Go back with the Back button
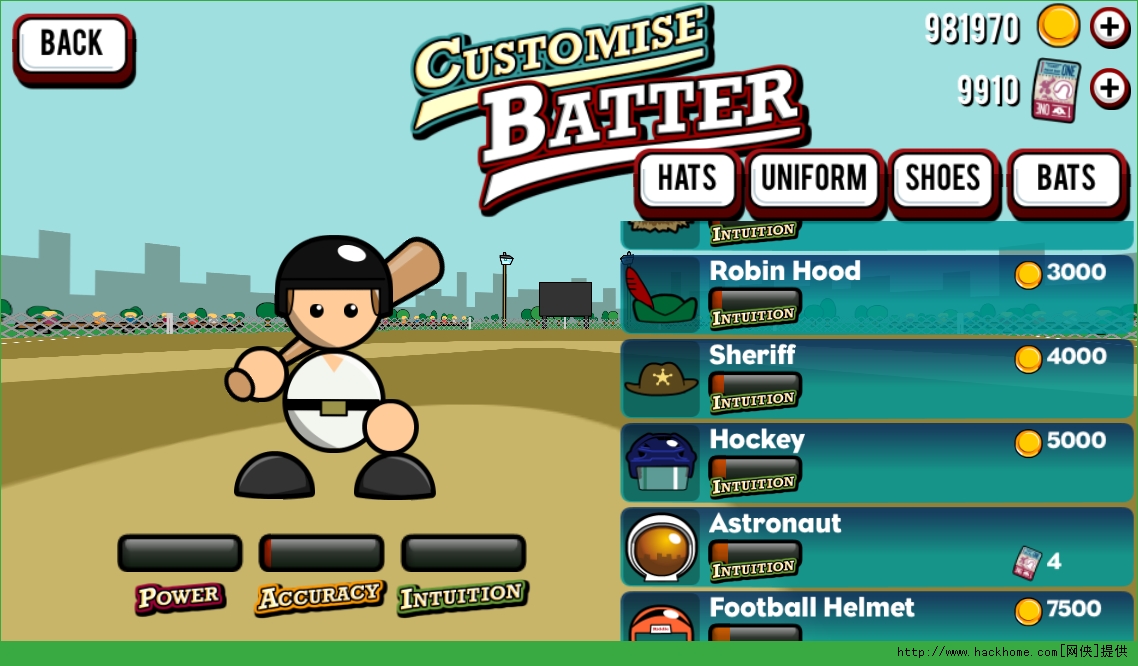Screen dimensions: 1138x666 click(x=72, y=45)
